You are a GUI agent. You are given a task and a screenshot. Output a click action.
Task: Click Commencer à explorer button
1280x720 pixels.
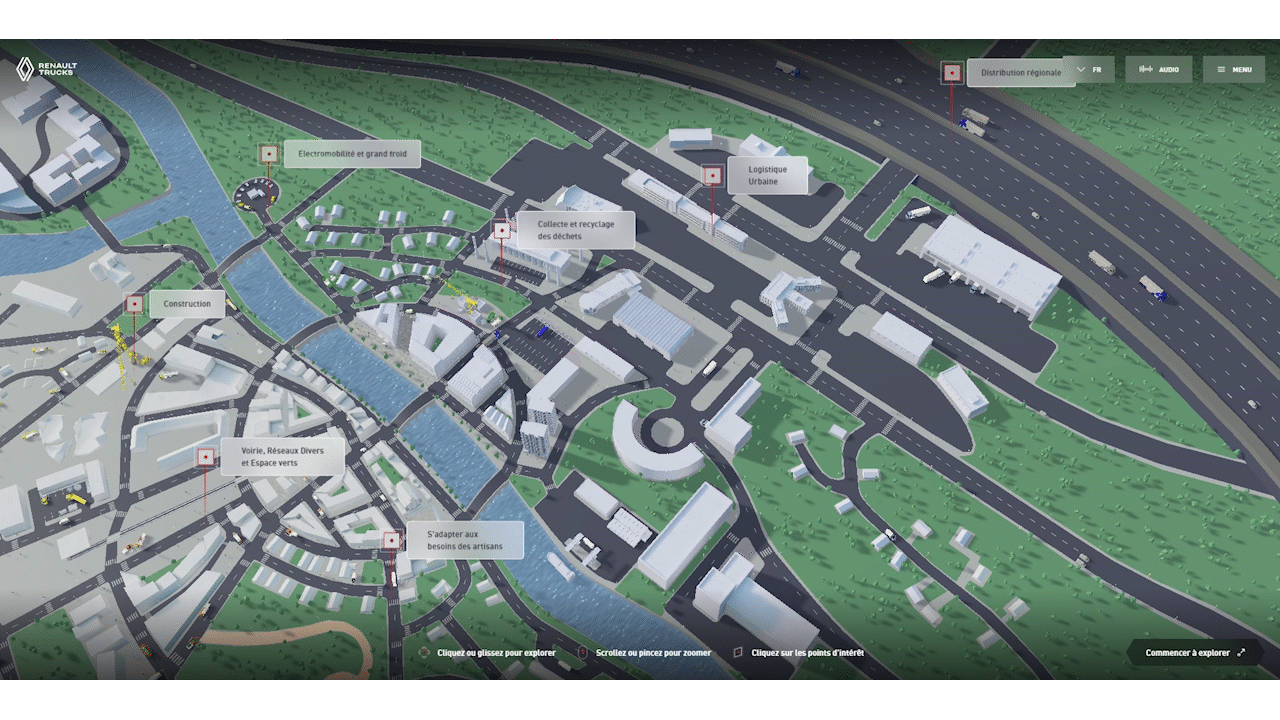point(1195,653)
